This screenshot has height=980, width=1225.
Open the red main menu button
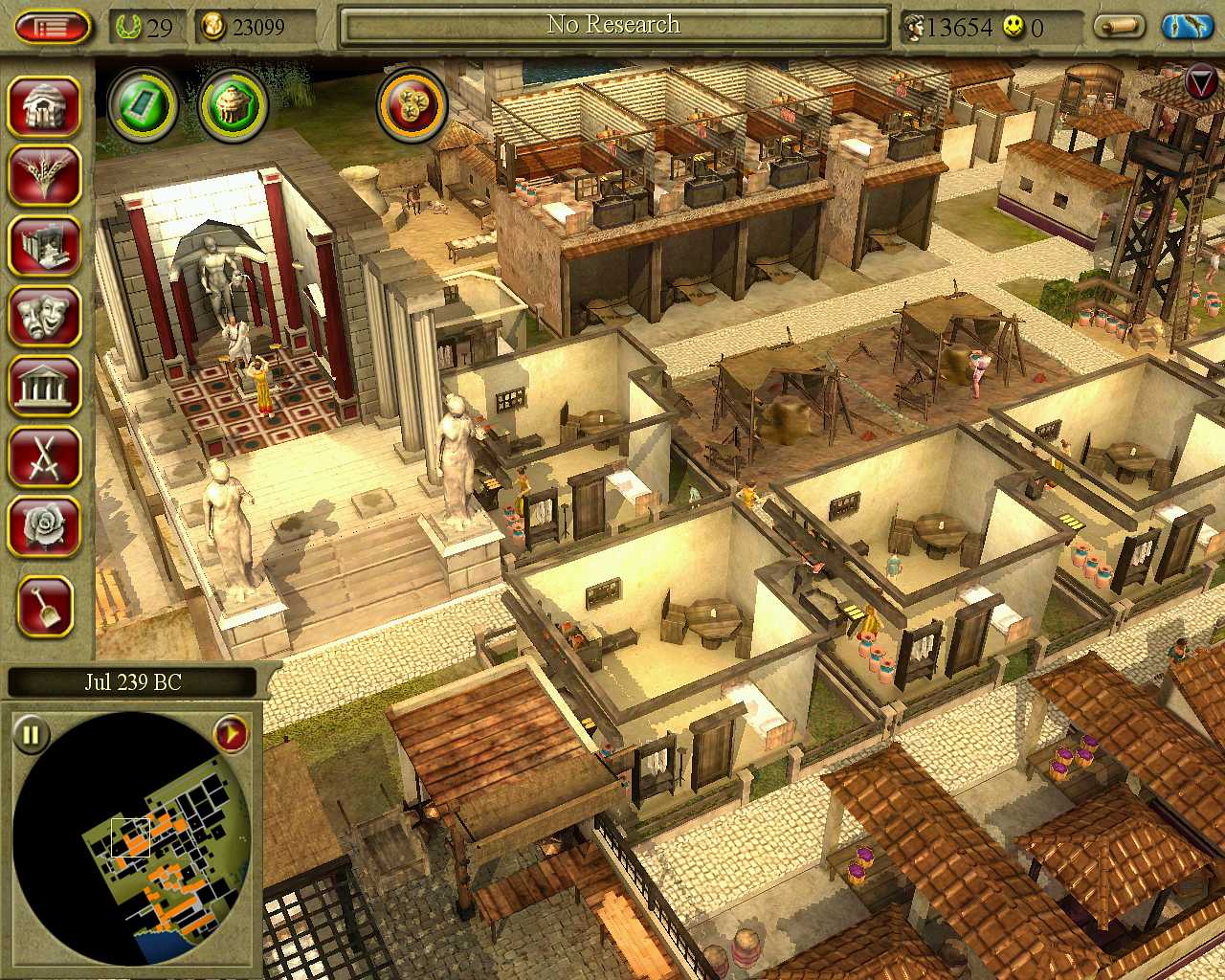point(54,27)
